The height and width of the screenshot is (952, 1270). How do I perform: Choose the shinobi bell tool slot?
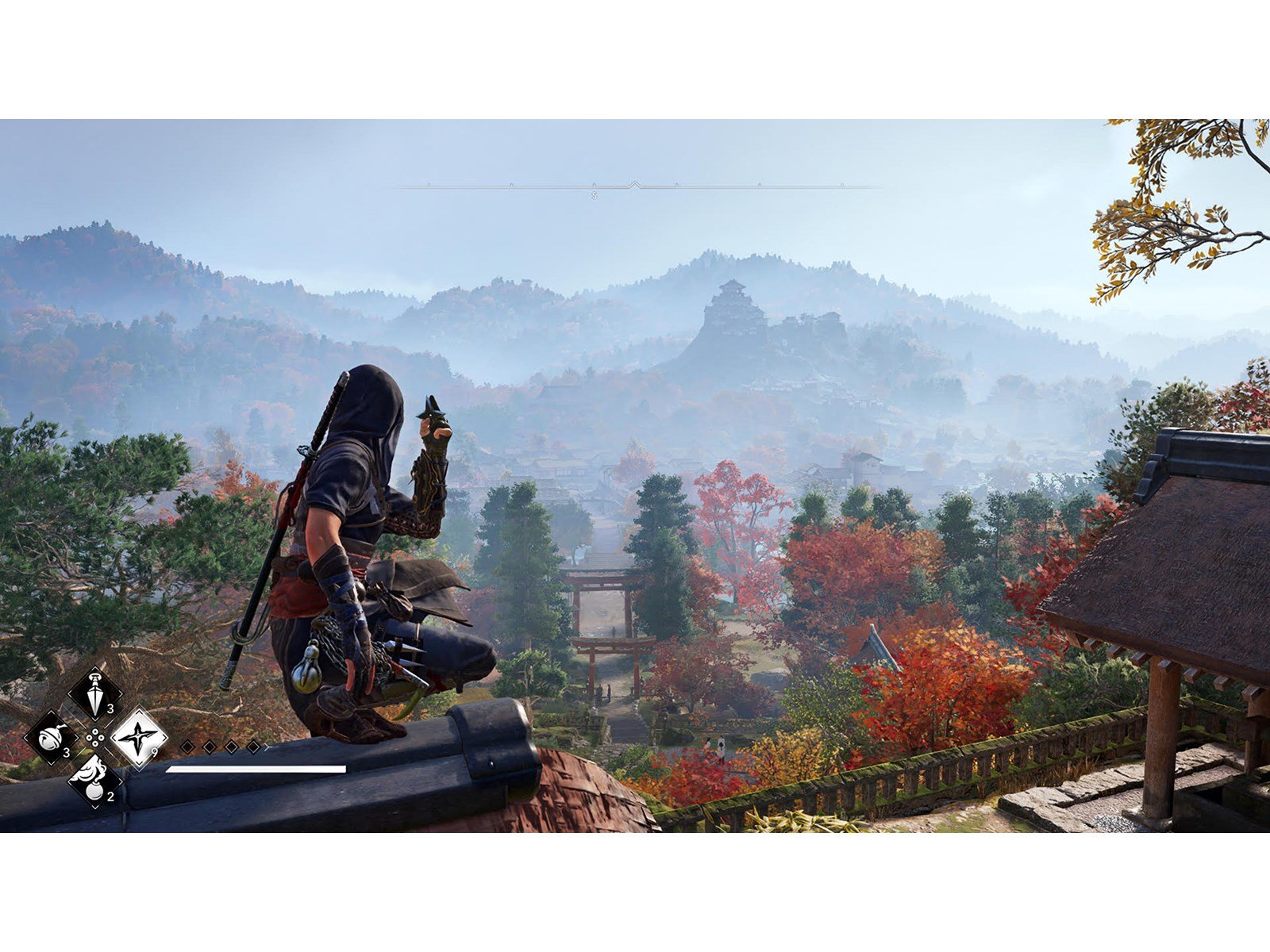[x=51, y=738]
